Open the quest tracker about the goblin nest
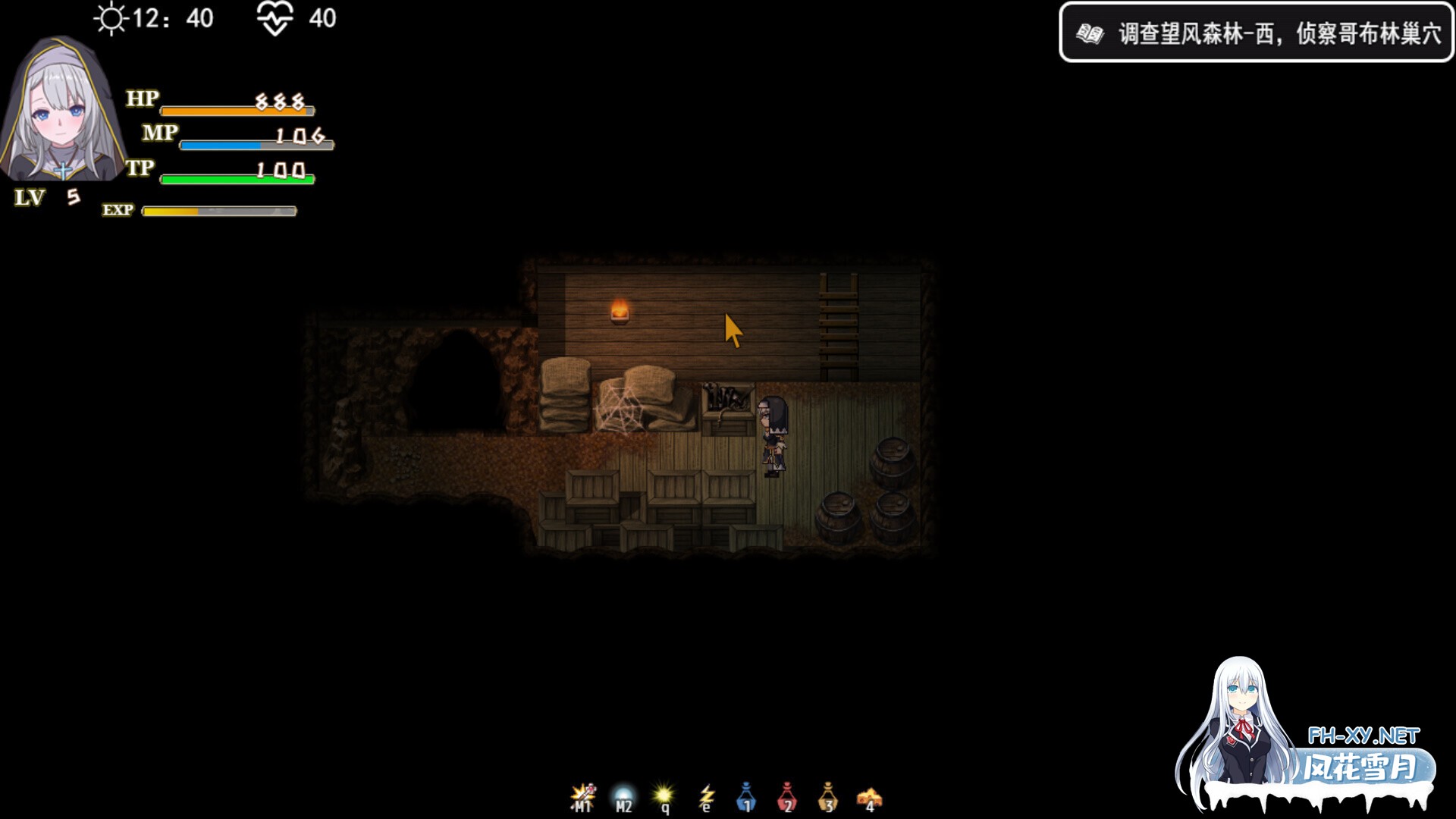 [x=1256, y=33]
